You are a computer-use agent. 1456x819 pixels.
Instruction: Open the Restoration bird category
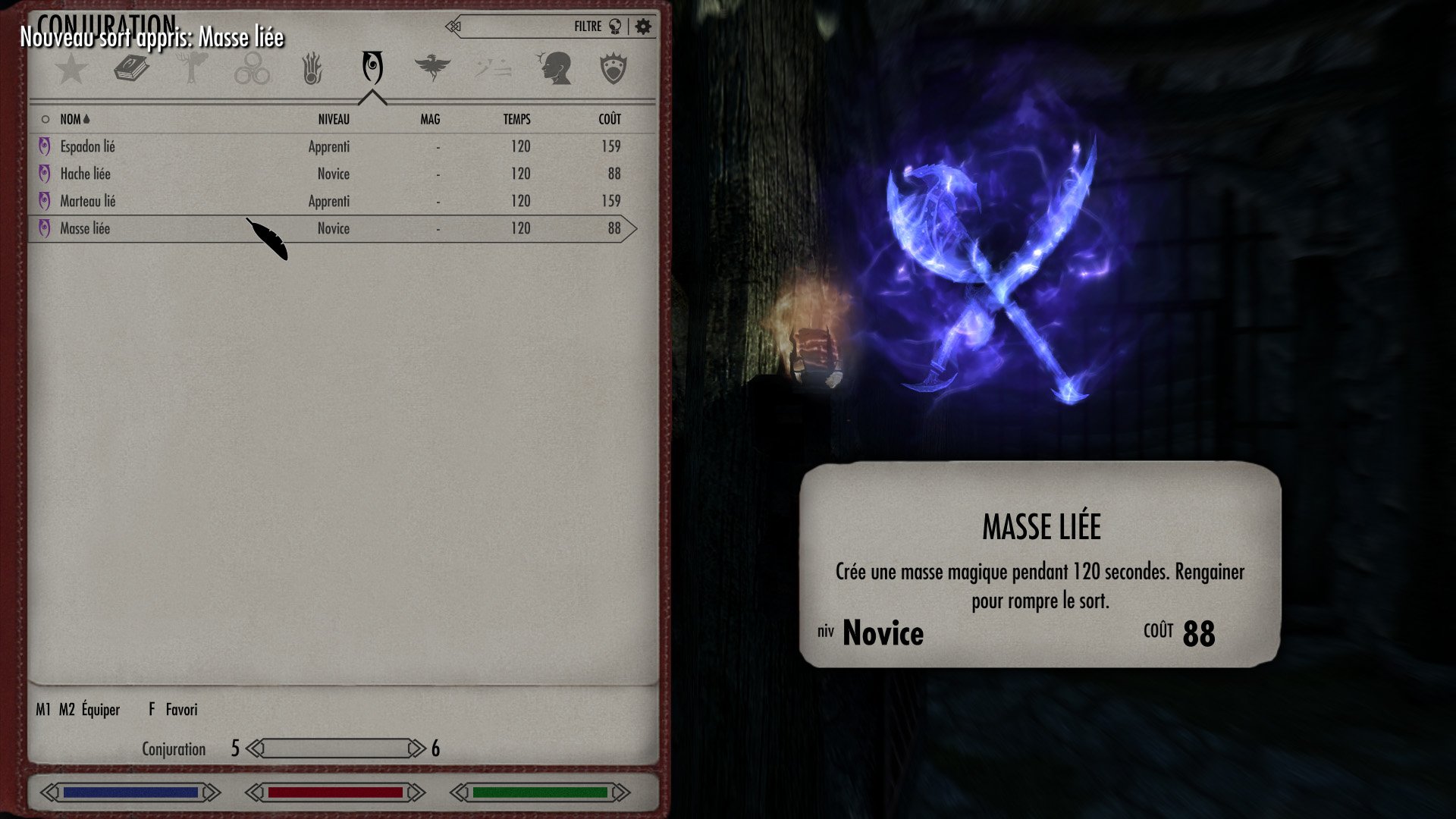(x=432, y=69)
